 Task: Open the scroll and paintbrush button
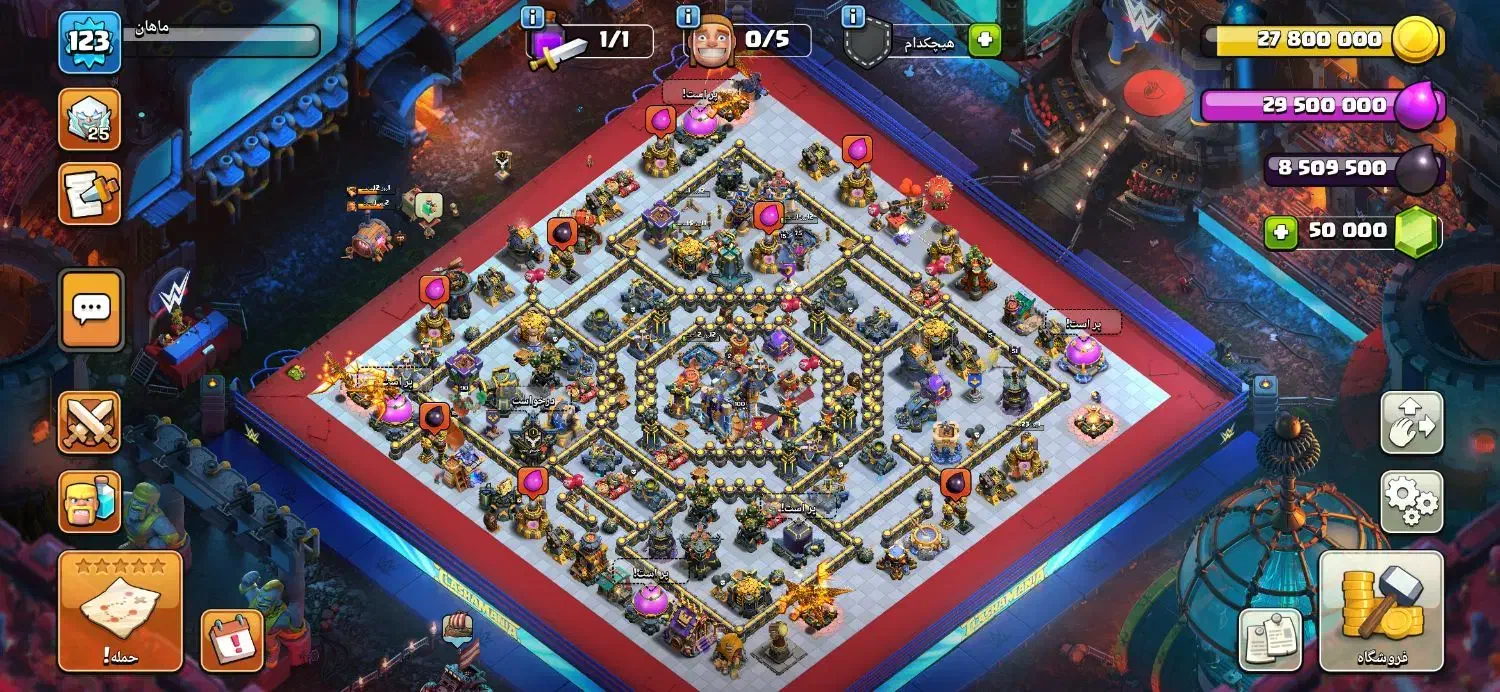click(x=90, y=193)
